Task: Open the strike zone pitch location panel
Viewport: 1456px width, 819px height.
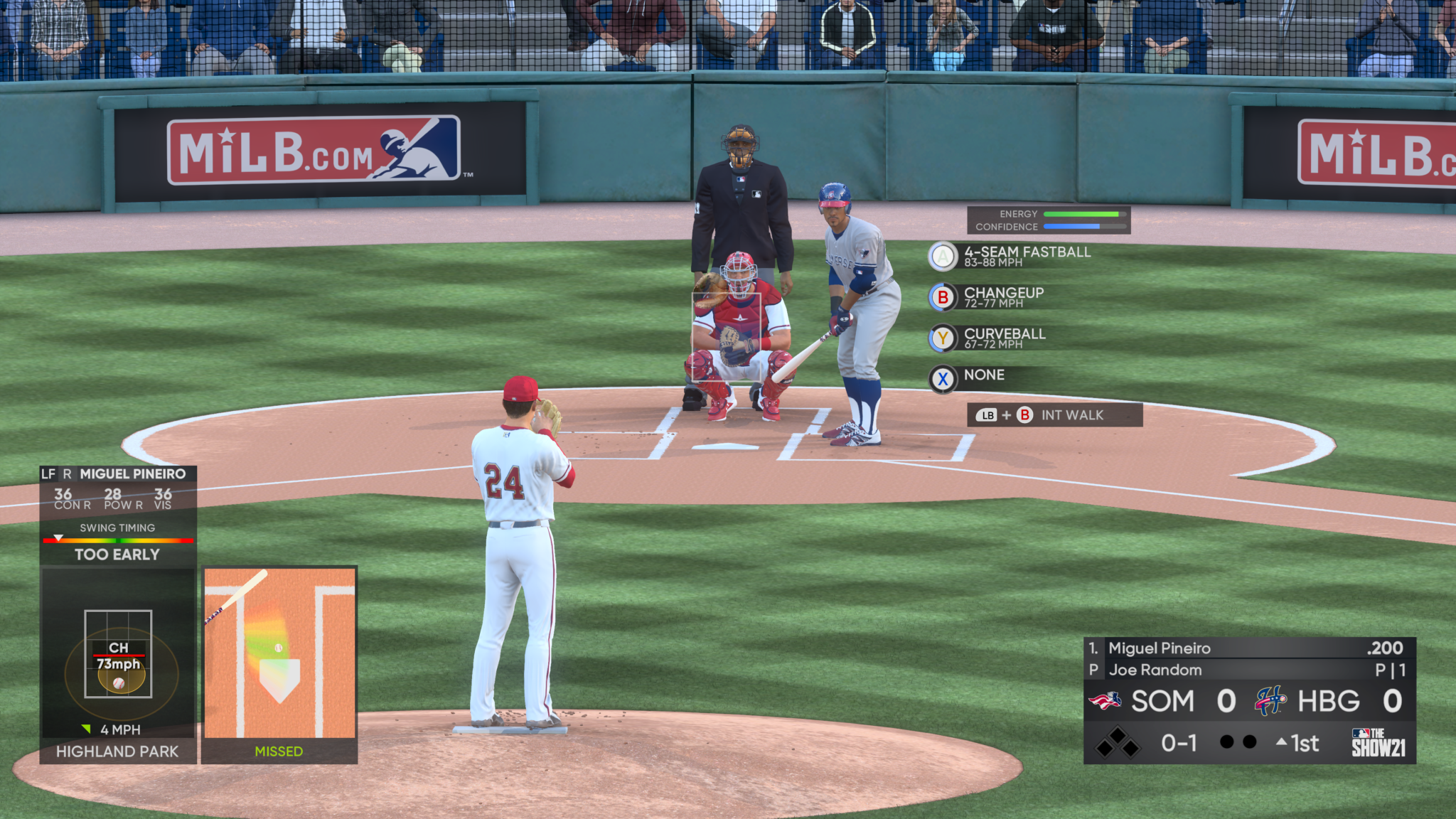Action: tap(118, 654)
